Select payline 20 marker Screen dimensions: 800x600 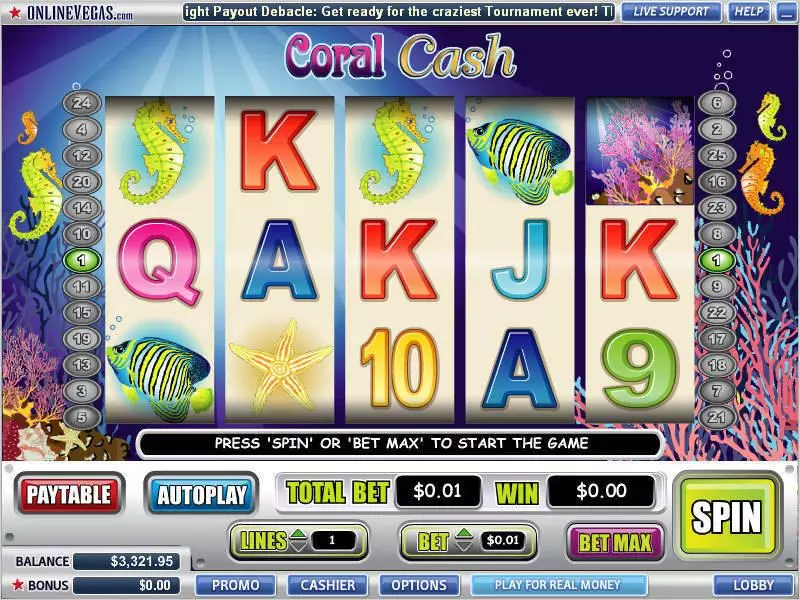click(82, 181)
